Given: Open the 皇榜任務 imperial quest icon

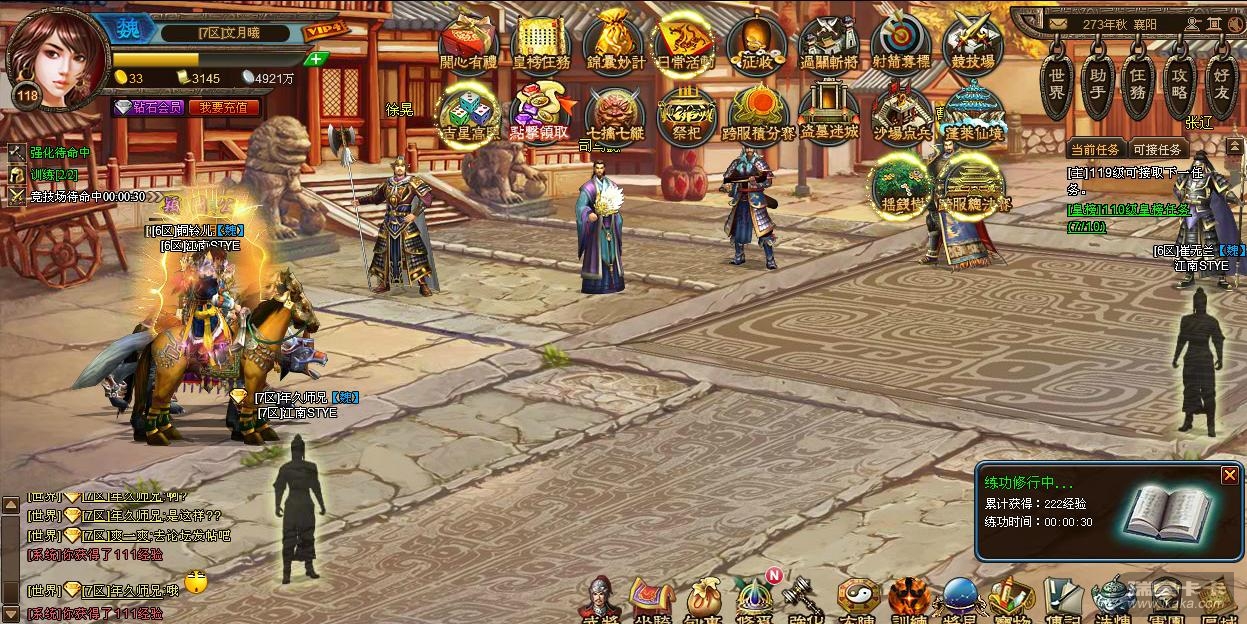Looking at the screenshot, I should (541, 43).
